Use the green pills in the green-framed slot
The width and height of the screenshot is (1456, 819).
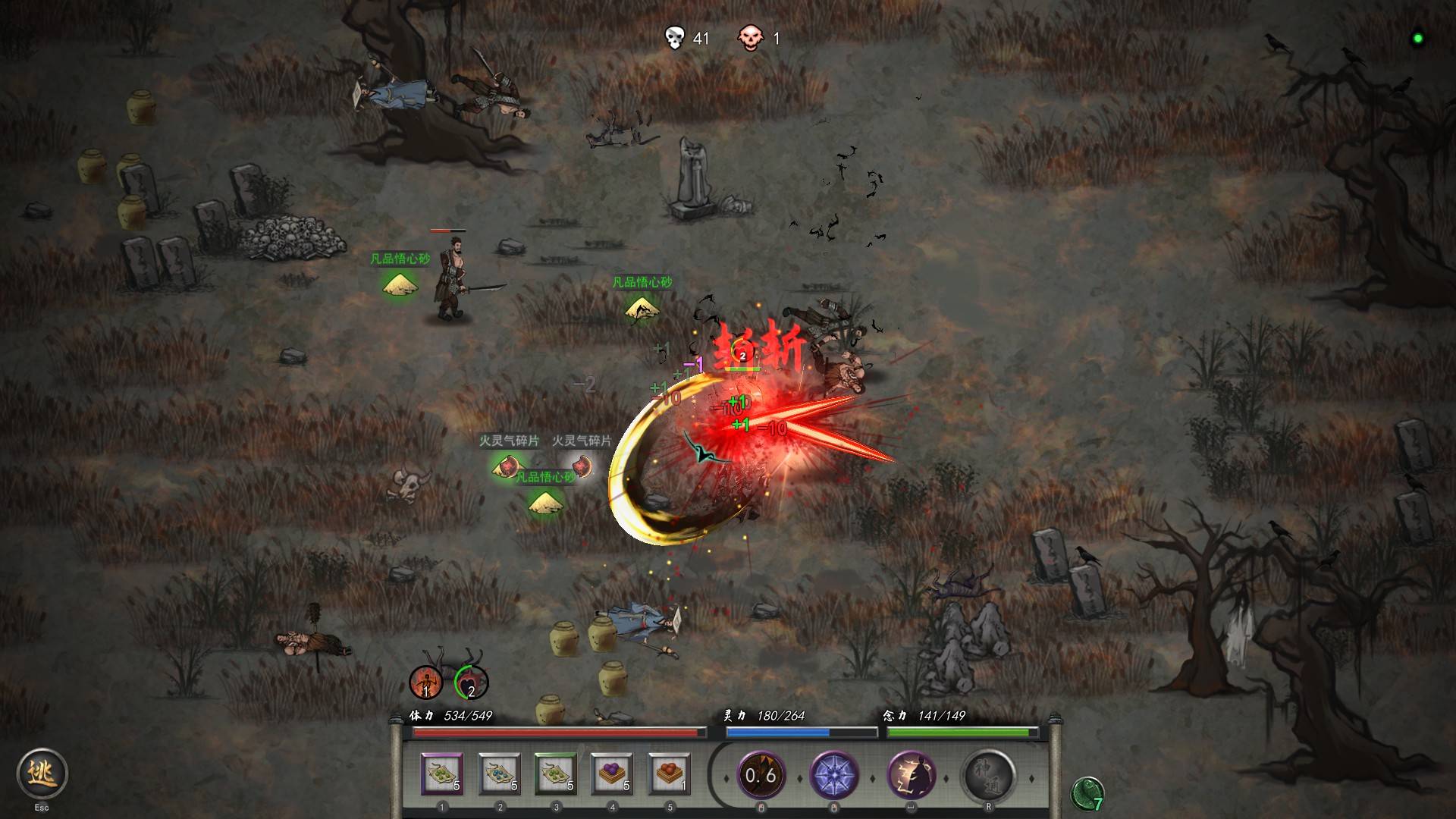coord(556,774)
